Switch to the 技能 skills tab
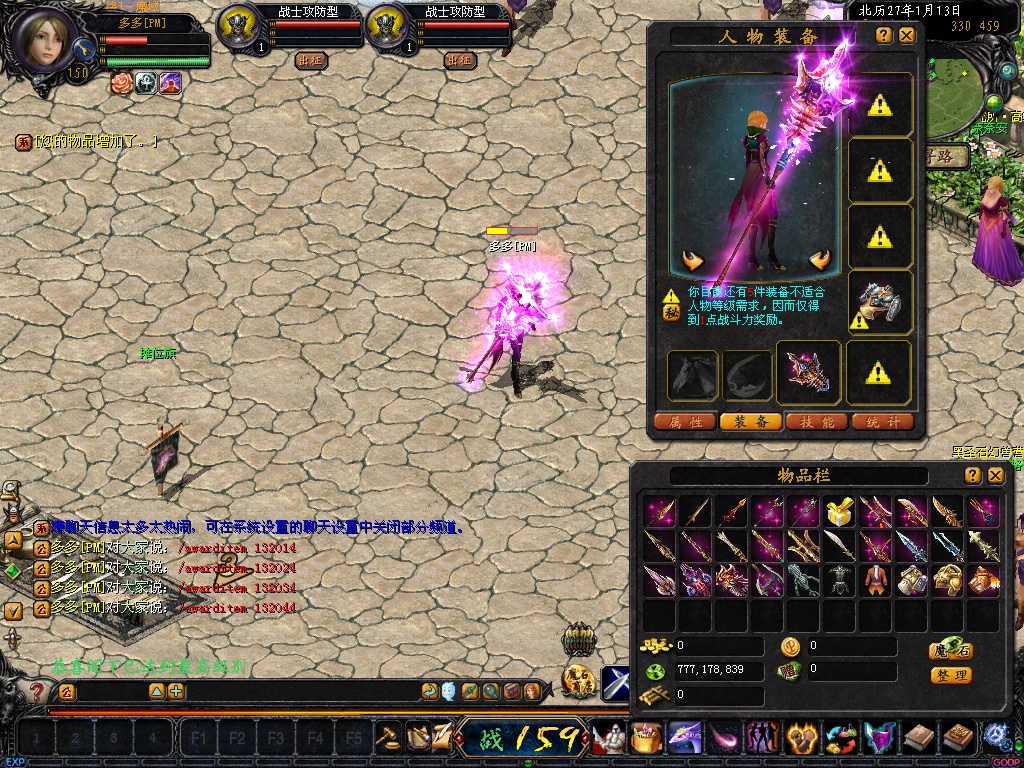Screen dimensions: 1024x768 817,422
